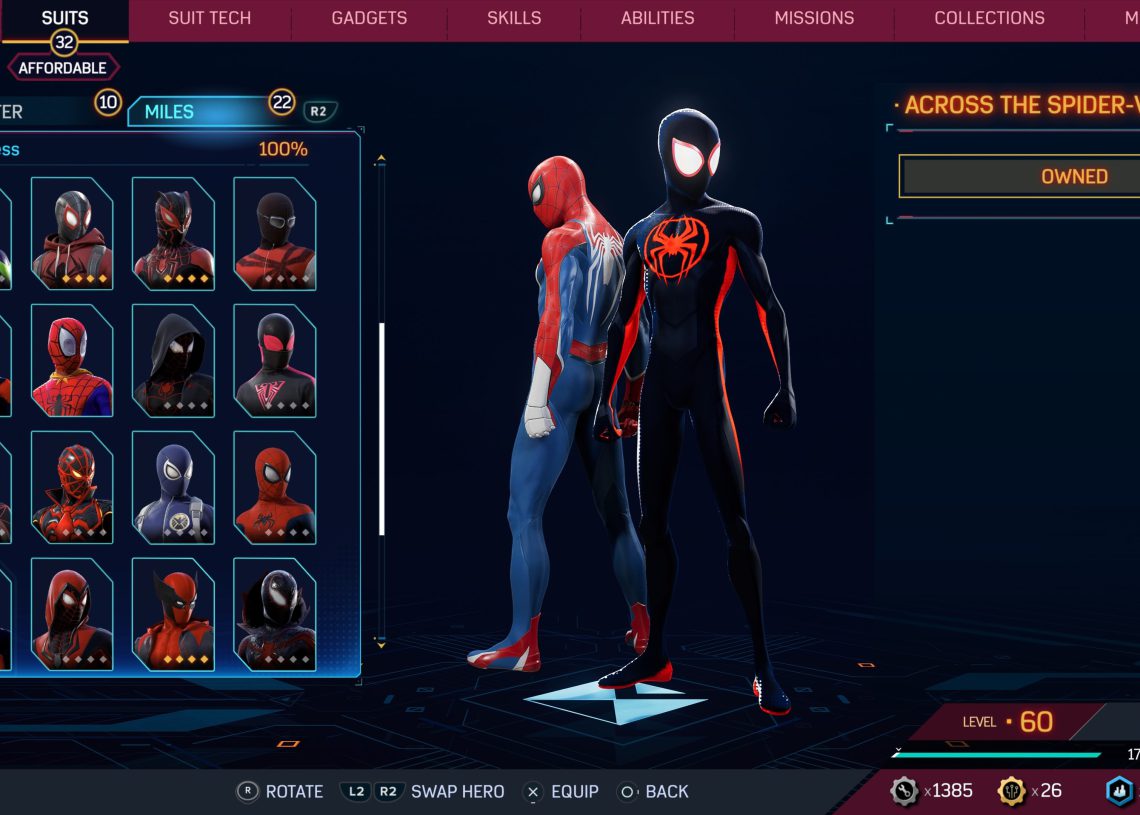The width and height of the screenshot is (1140, 815).
Task: Select the red hoodie and backpack suit
Action: pos(72,234)
